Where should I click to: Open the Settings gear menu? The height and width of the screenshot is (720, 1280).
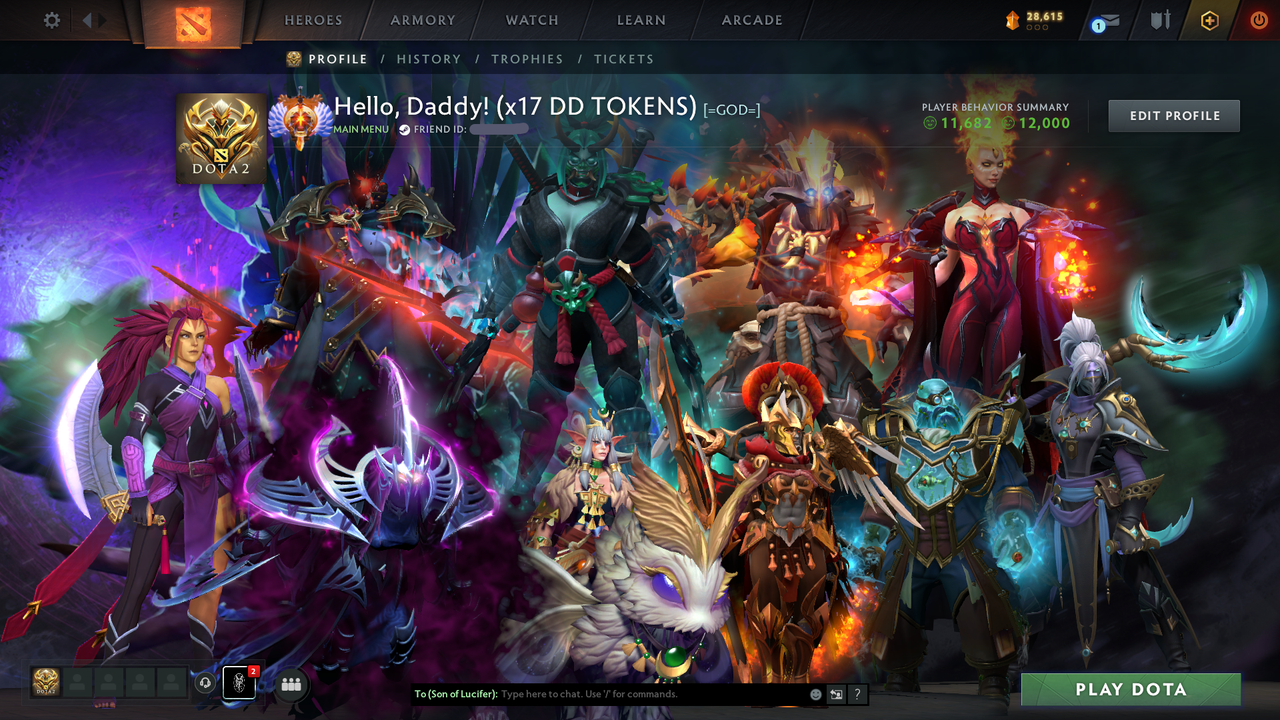[50, 20]
